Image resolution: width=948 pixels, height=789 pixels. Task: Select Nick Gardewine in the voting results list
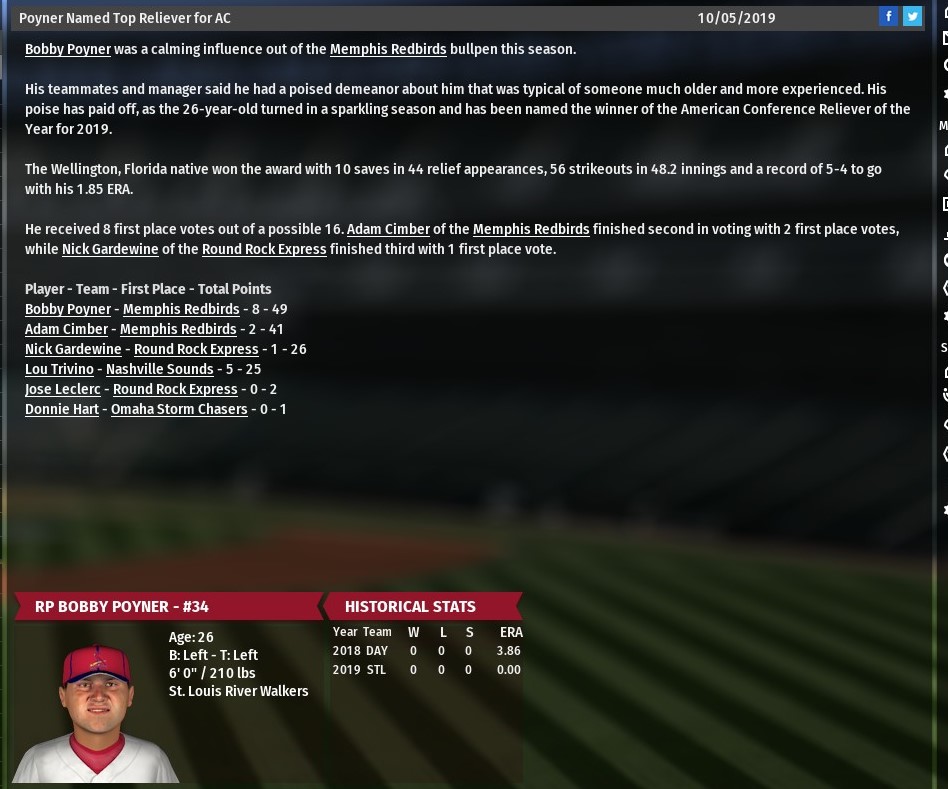pyautogui.click(x=73, y=349)
